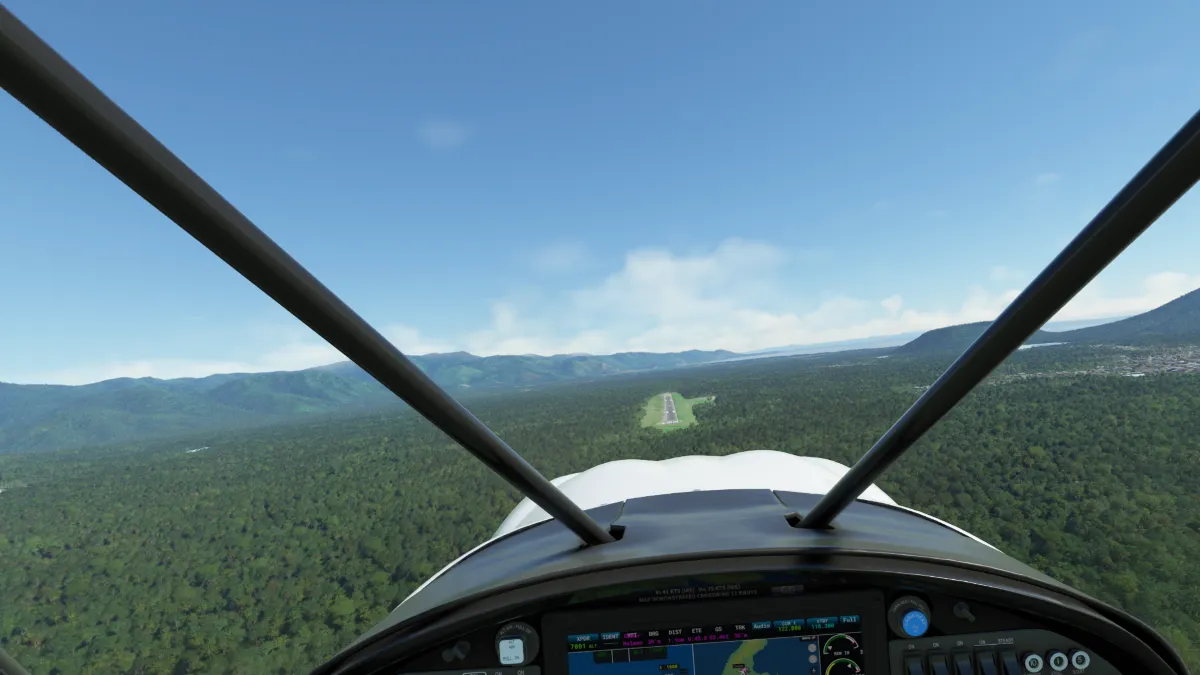Select the IDENT softkey on the GPS
The image size is (1200, 675).
tap(609, 636)
